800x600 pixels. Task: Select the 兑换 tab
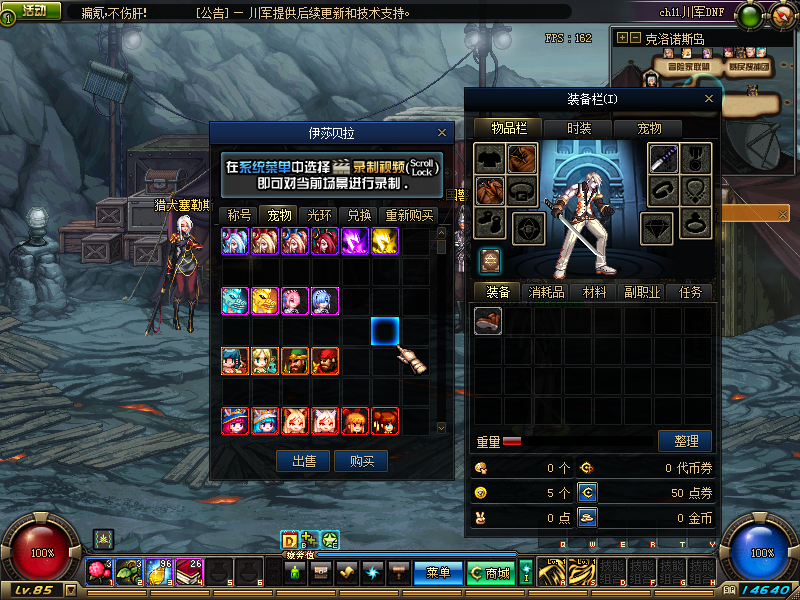[x=359, y=215]
